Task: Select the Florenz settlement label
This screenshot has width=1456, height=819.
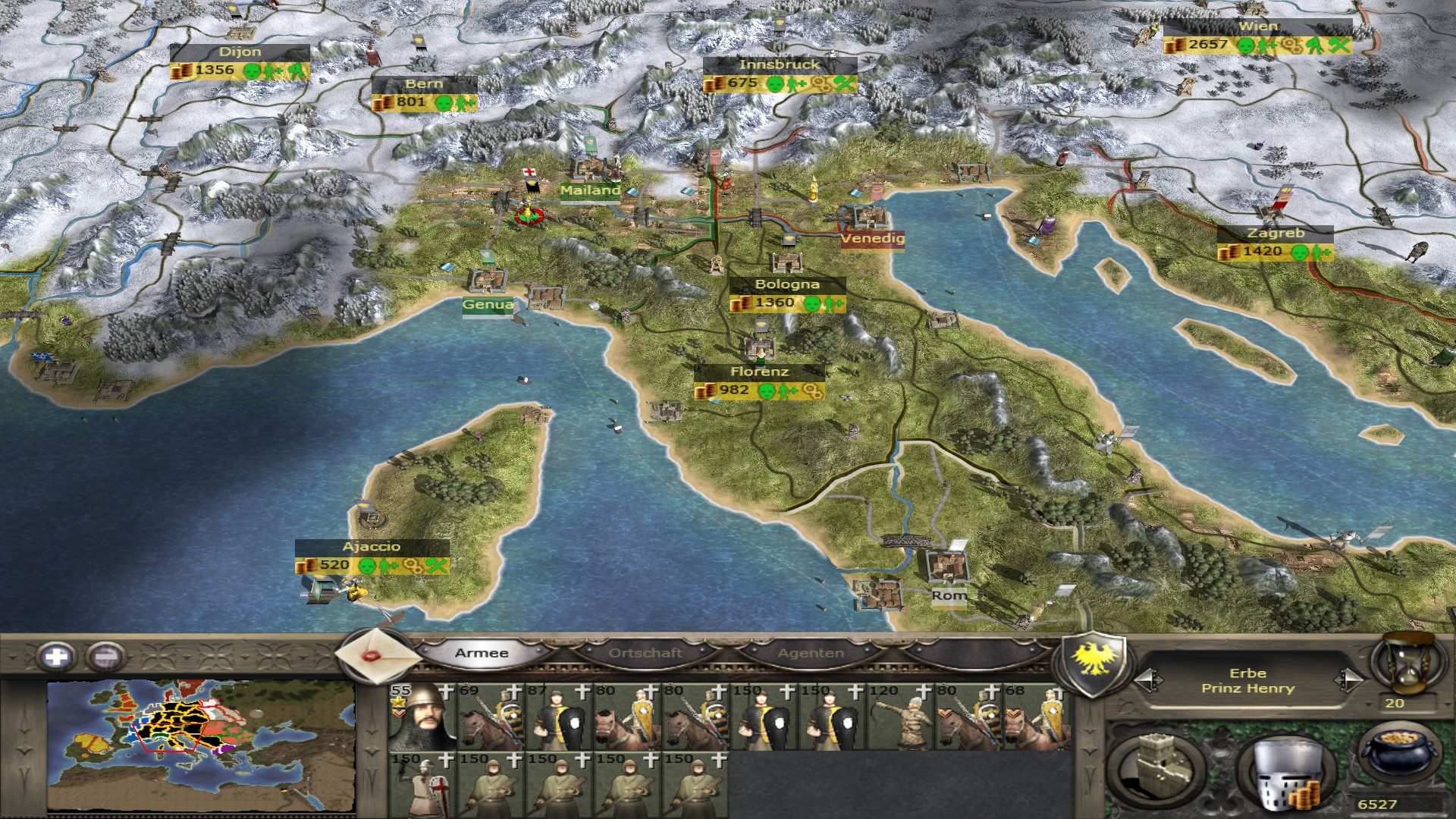Action: tap(759, 372)
